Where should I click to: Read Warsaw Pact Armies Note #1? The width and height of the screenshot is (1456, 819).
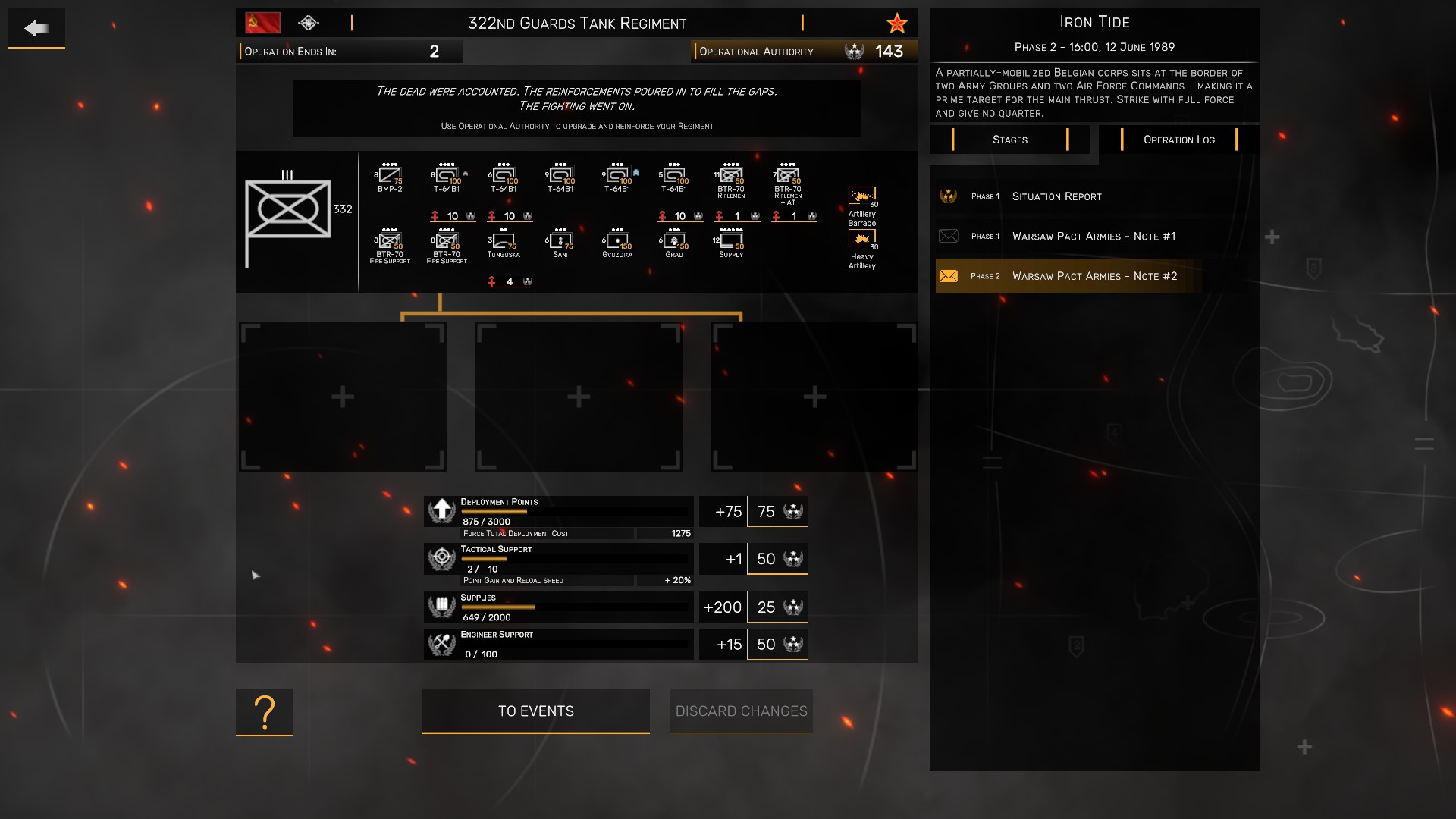coord(1093,237)
